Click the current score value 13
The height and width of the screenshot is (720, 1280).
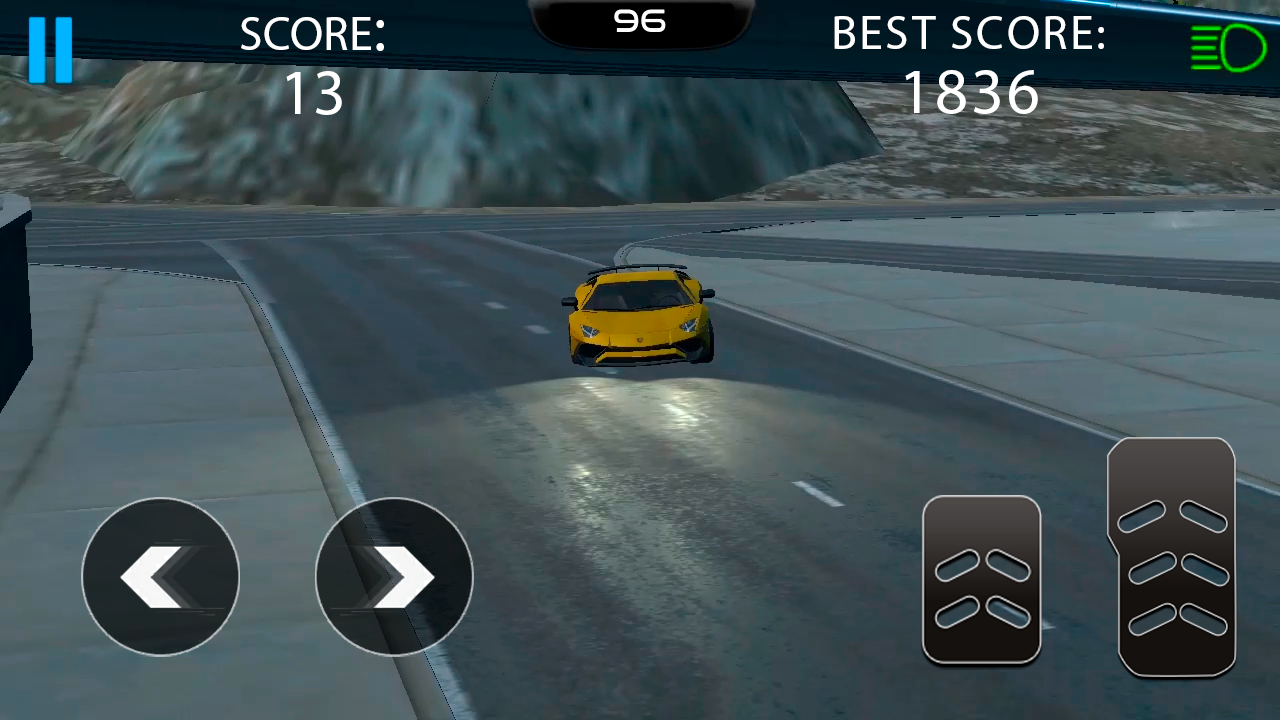313,93
